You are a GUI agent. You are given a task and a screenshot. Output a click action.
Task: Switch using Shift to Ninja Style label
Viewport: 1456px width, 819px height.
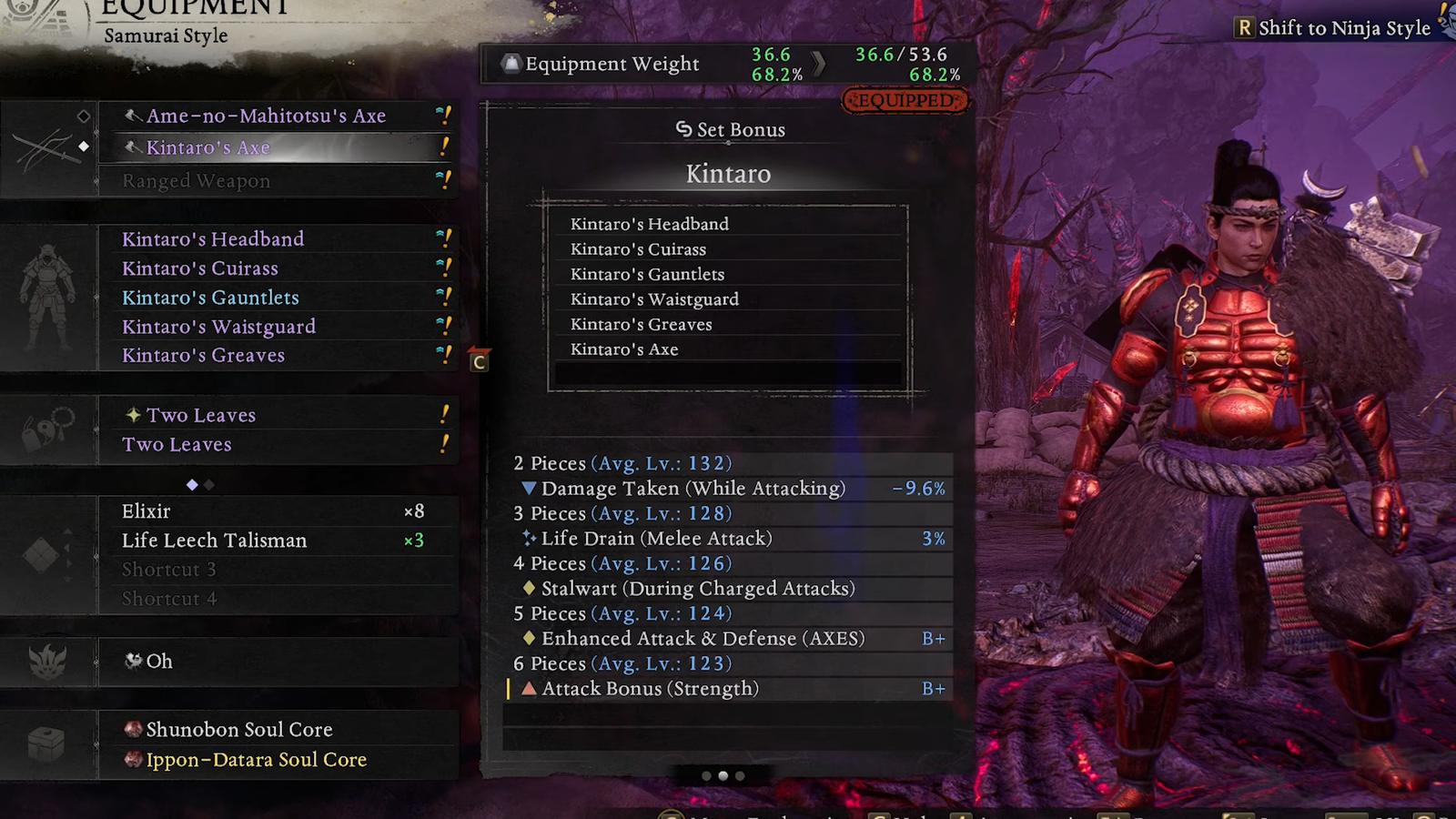click(x=1334, y=28)
